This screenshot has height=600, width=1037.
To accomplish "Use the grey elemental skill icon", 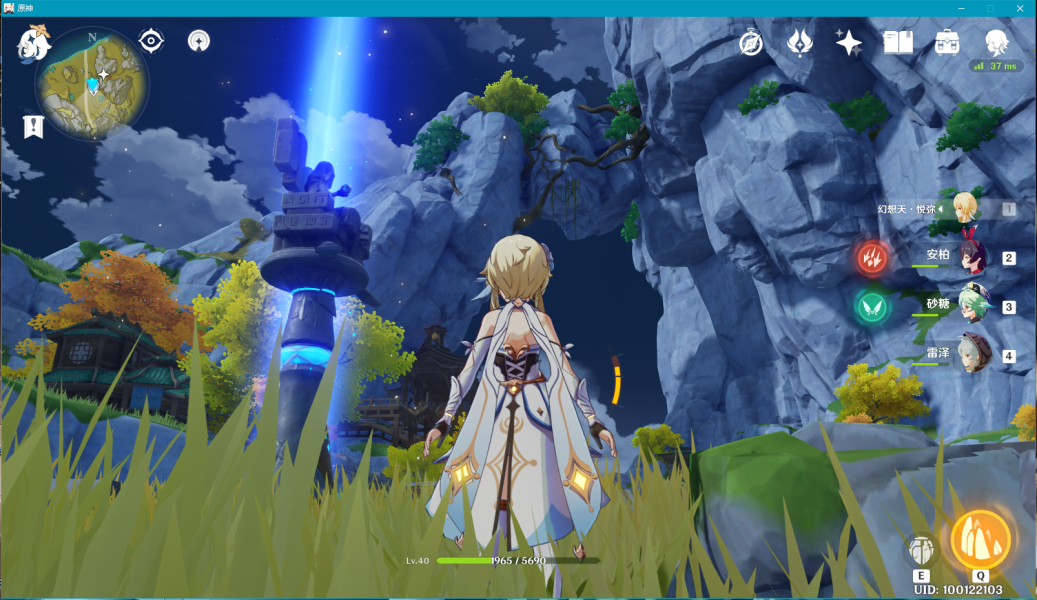I will pos(921,550).
